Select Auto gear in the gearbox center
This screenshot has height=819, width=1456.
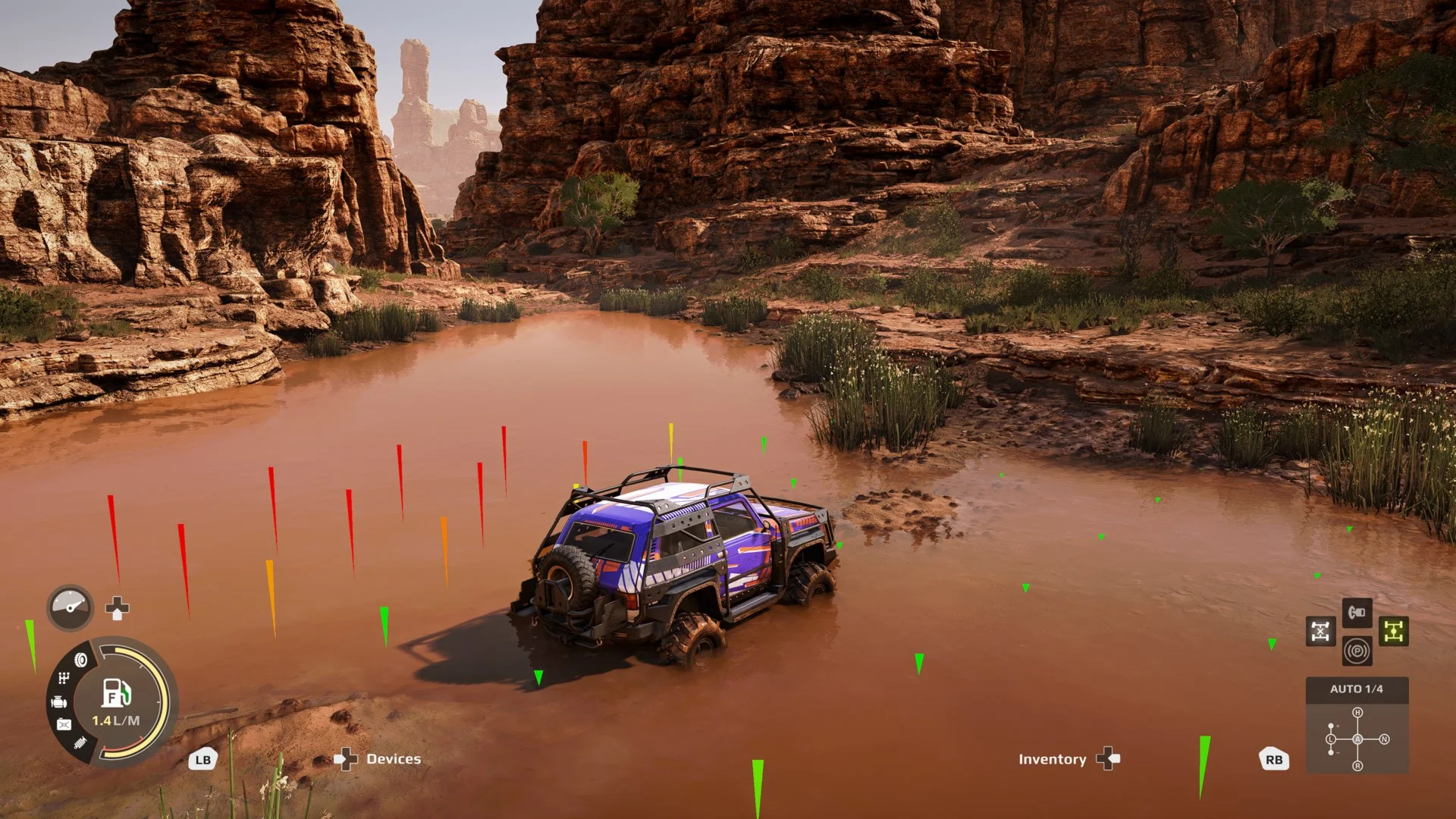[x=1357, y=739]
